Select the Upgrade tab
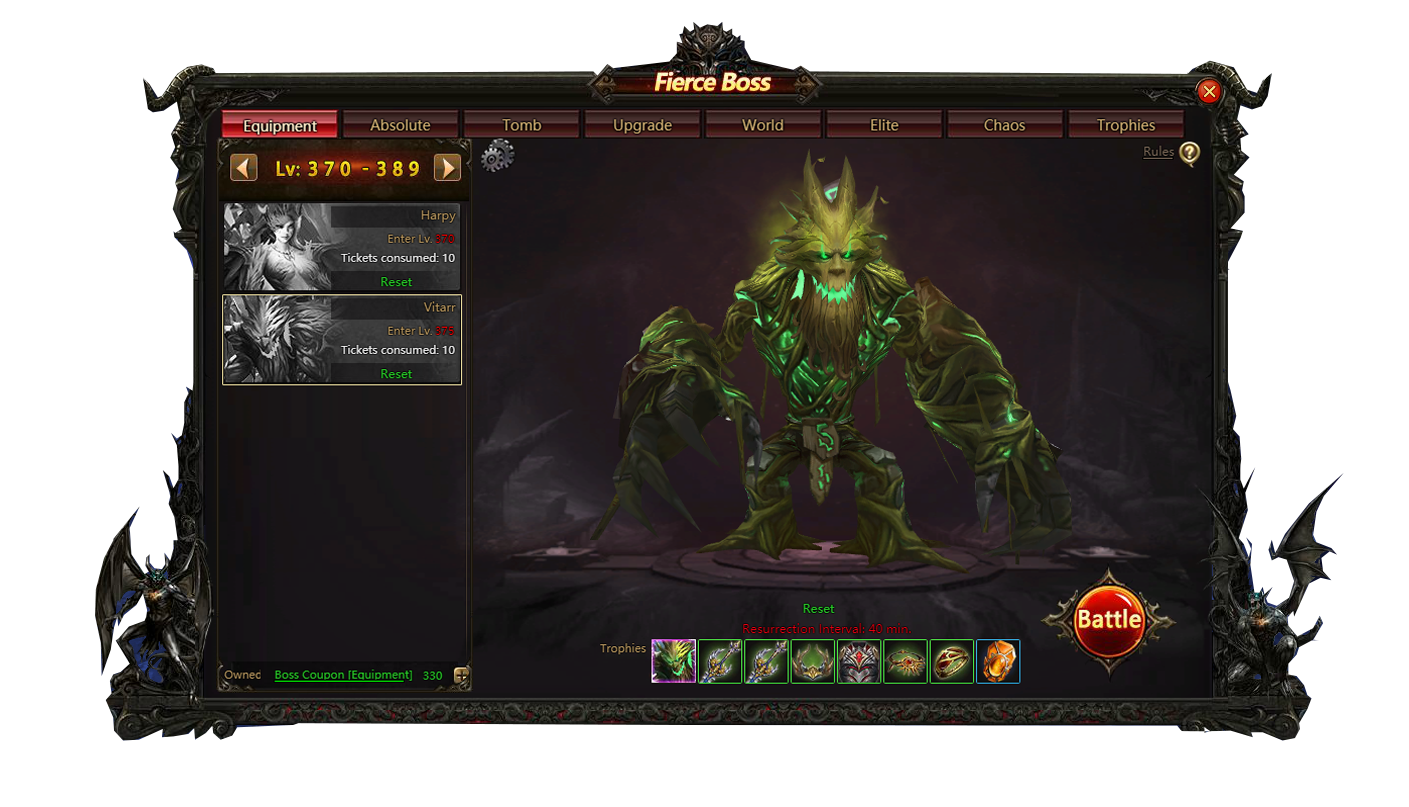Screen dimensions: 1409x807 (642, 125)
